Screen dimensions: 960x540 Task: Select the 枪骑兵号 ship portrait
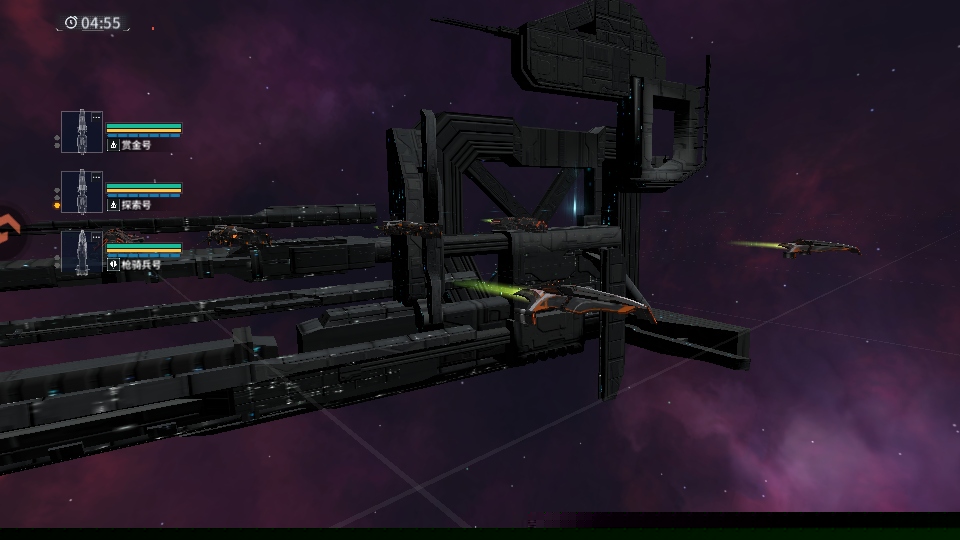tap(82, 252)
